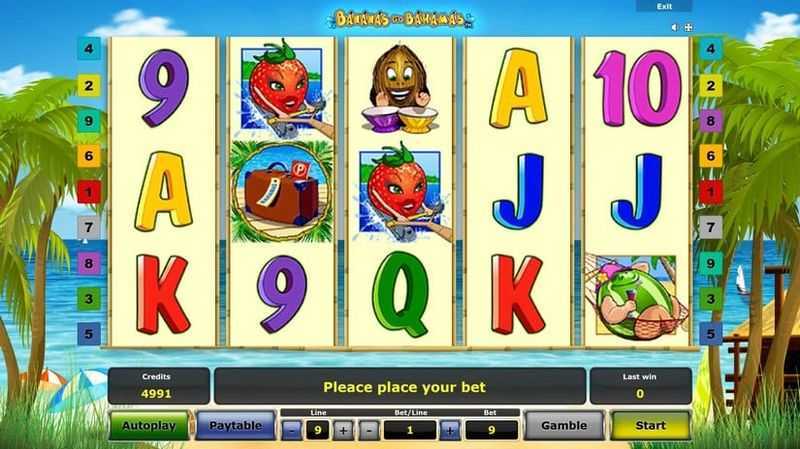Open the Paytable
800x449 pixels.
click(235, 425)
